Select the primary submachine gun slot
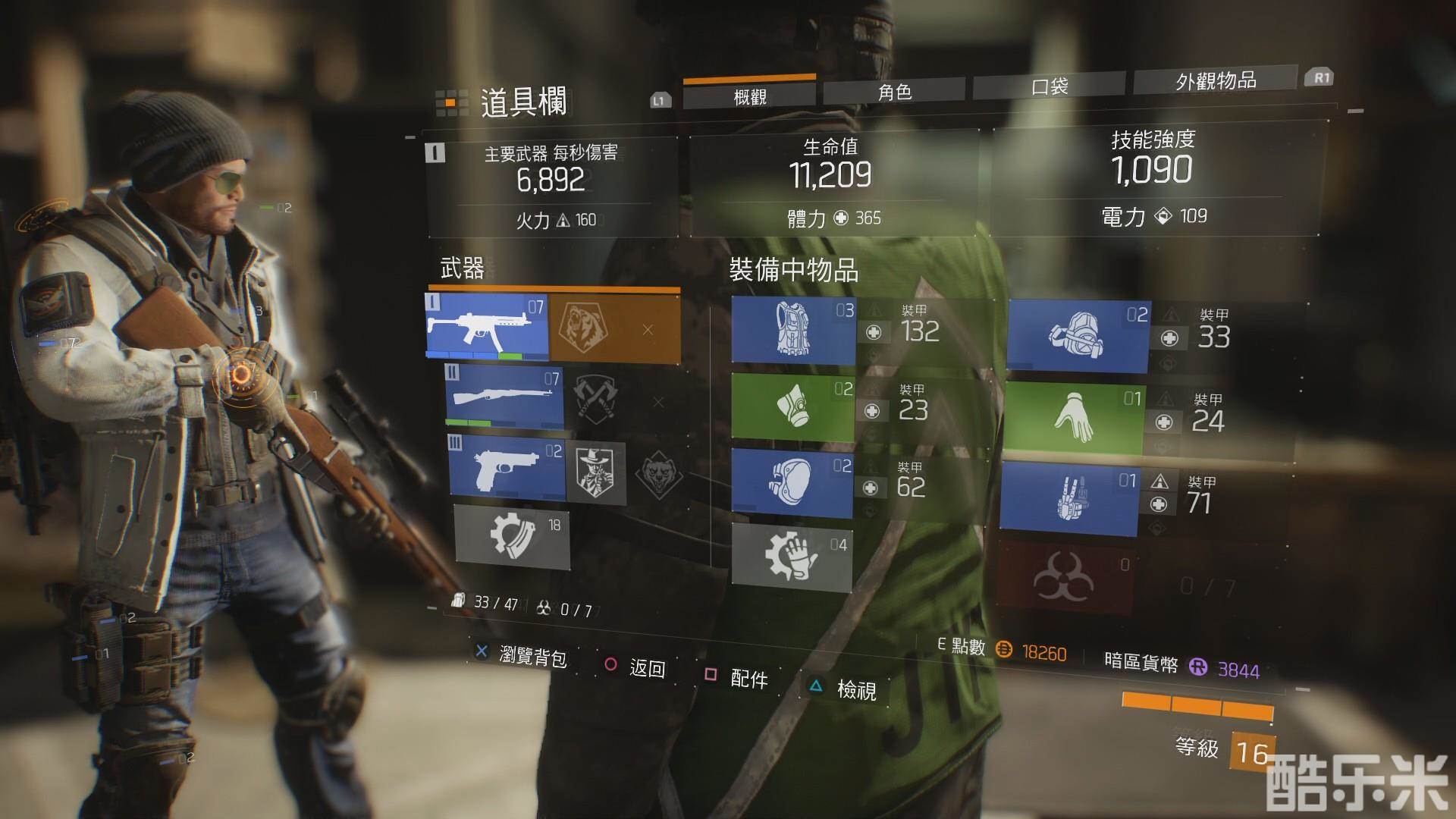Viewport: 1456px width, 819px height. pyautogui.click(x=487, y=327)
